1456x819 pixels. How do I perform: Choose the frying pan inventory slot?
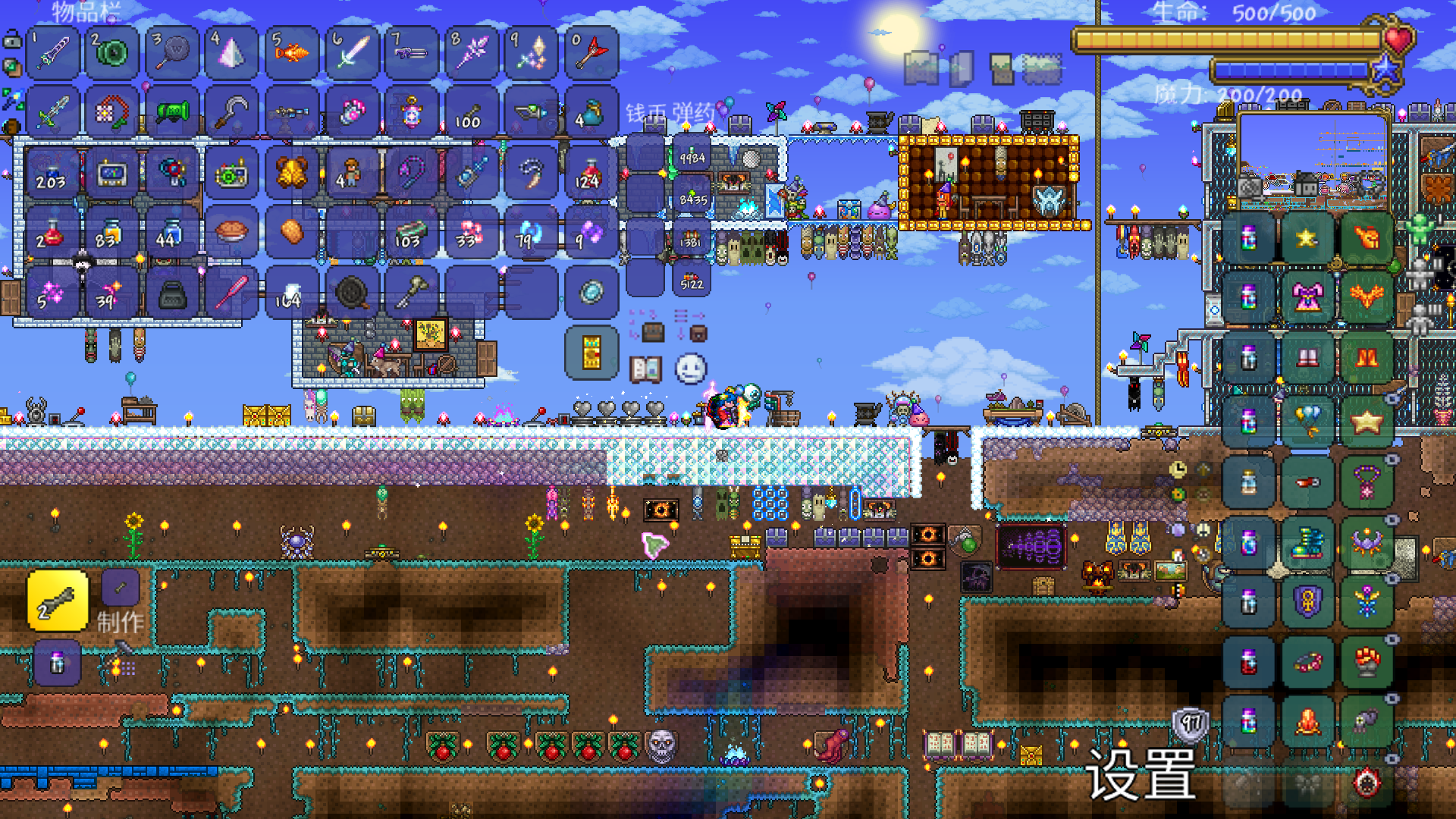tap(352, 293)
